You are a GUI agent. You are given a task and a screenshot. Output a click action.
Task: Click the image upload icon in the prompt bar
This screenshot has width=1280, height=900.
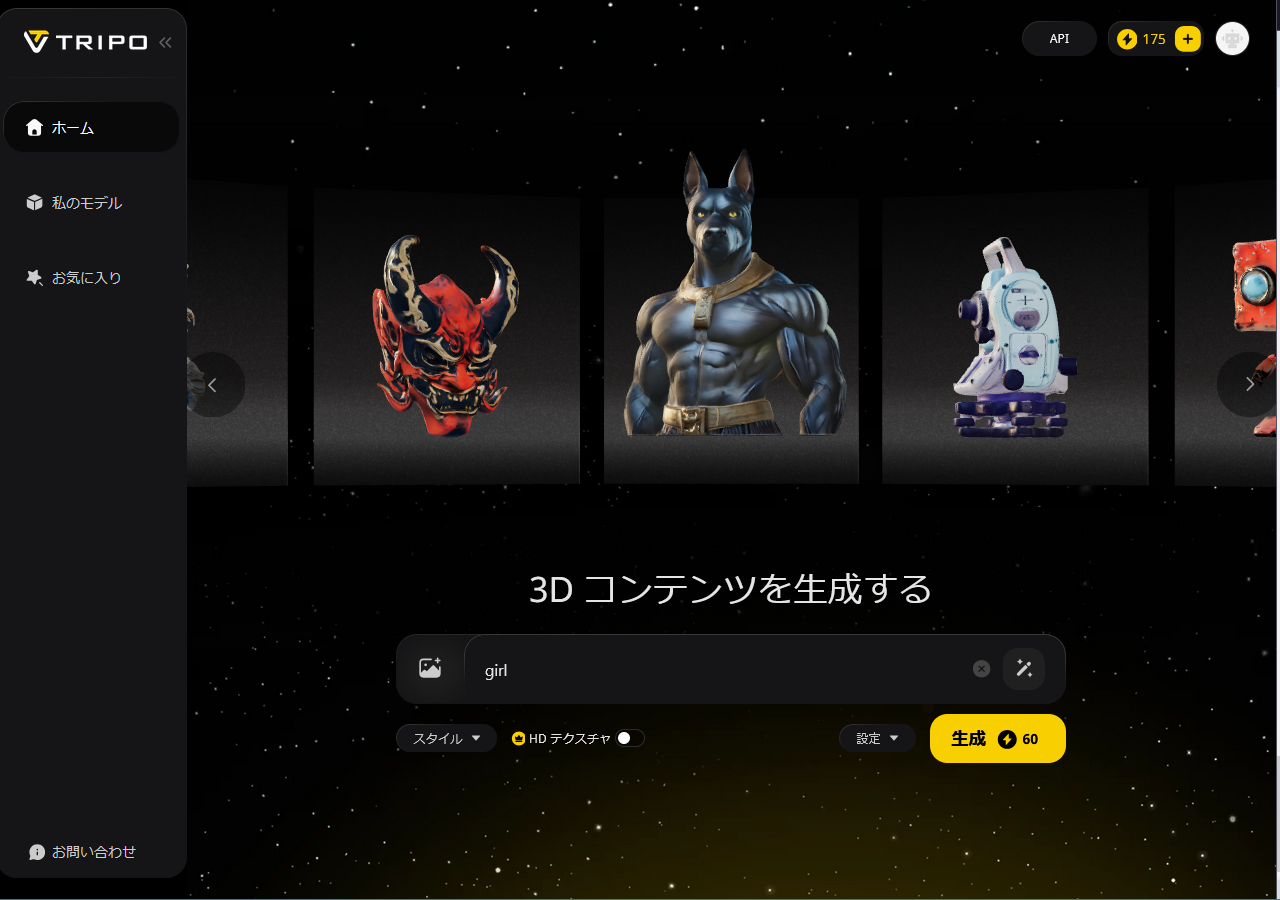[x=431, y=668]
